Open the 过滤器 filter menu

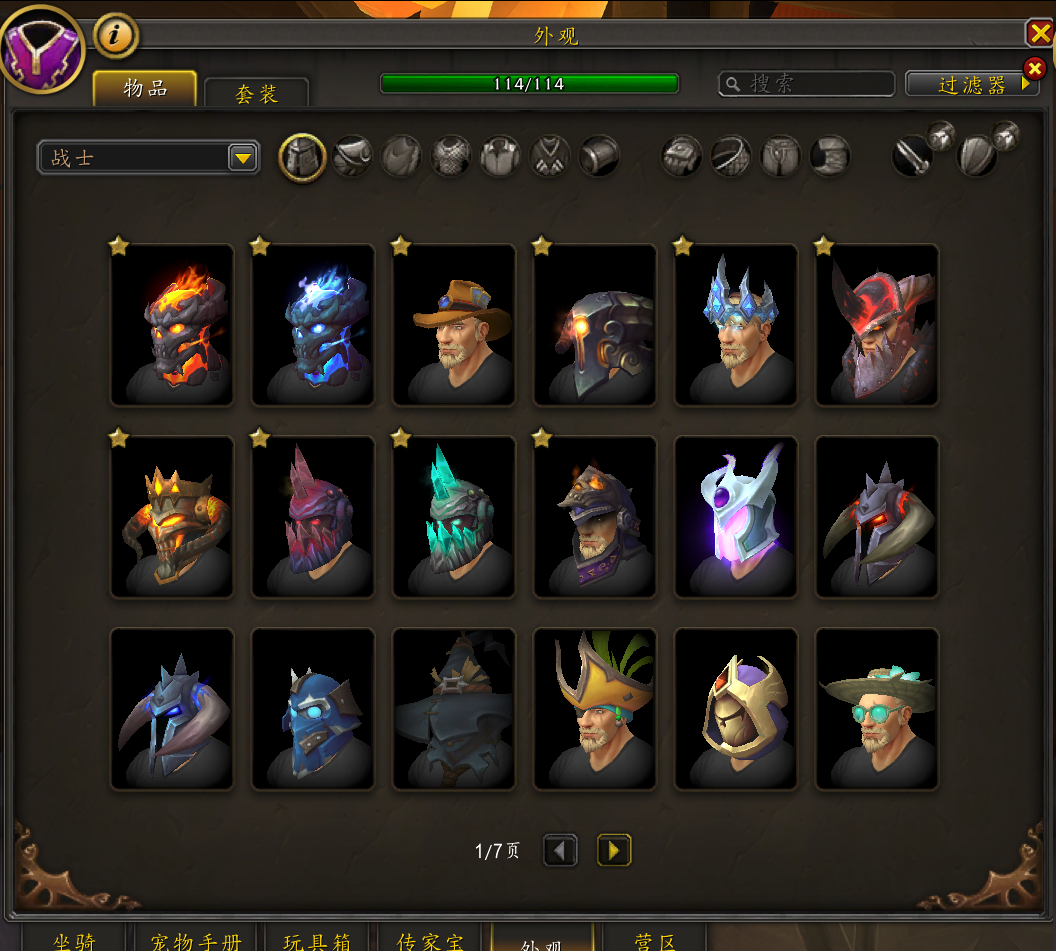(972, 84)
